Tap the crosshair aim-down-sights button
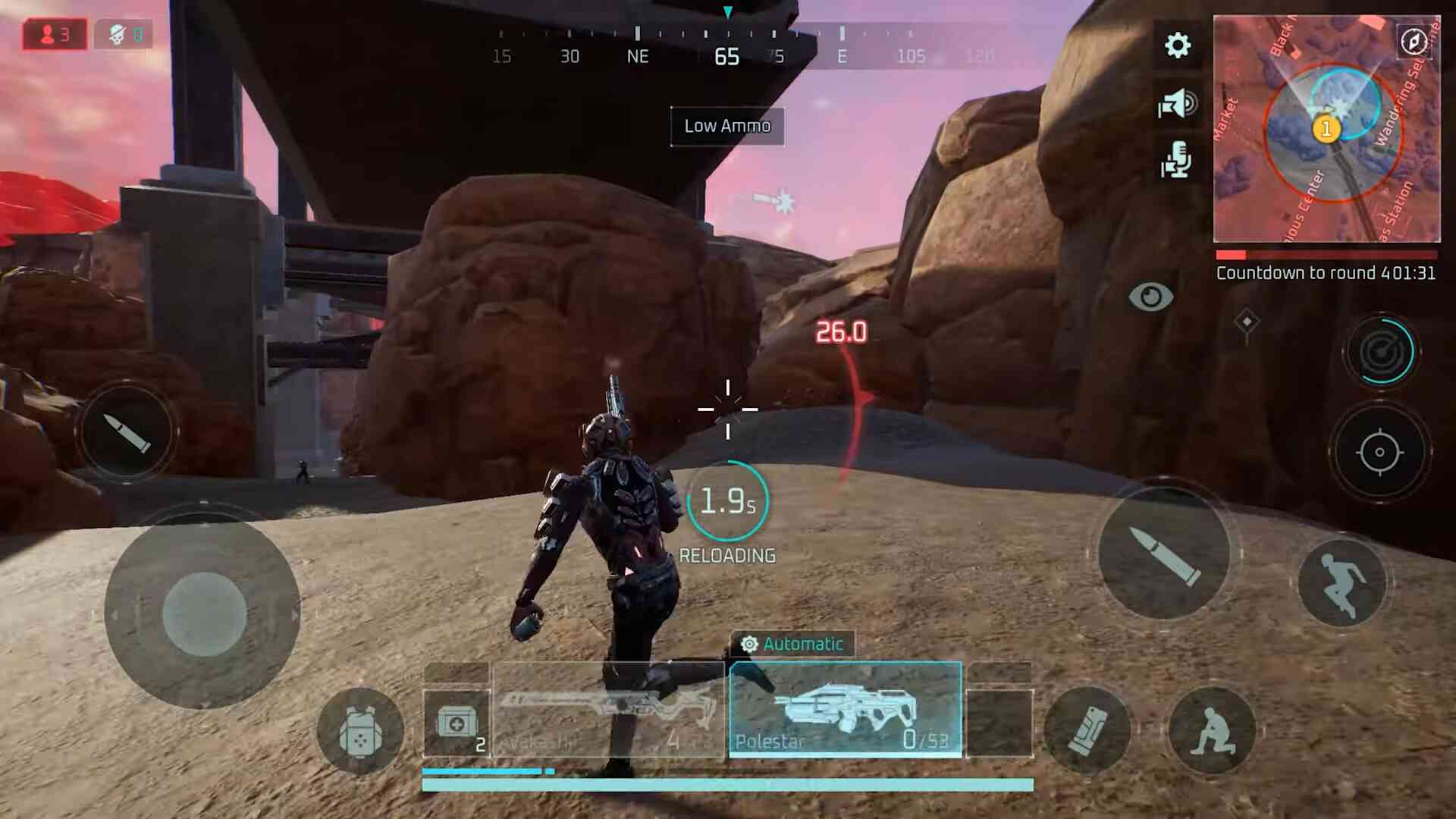The width and height of the screenshot is (1456, 819). coord(1379,452)
